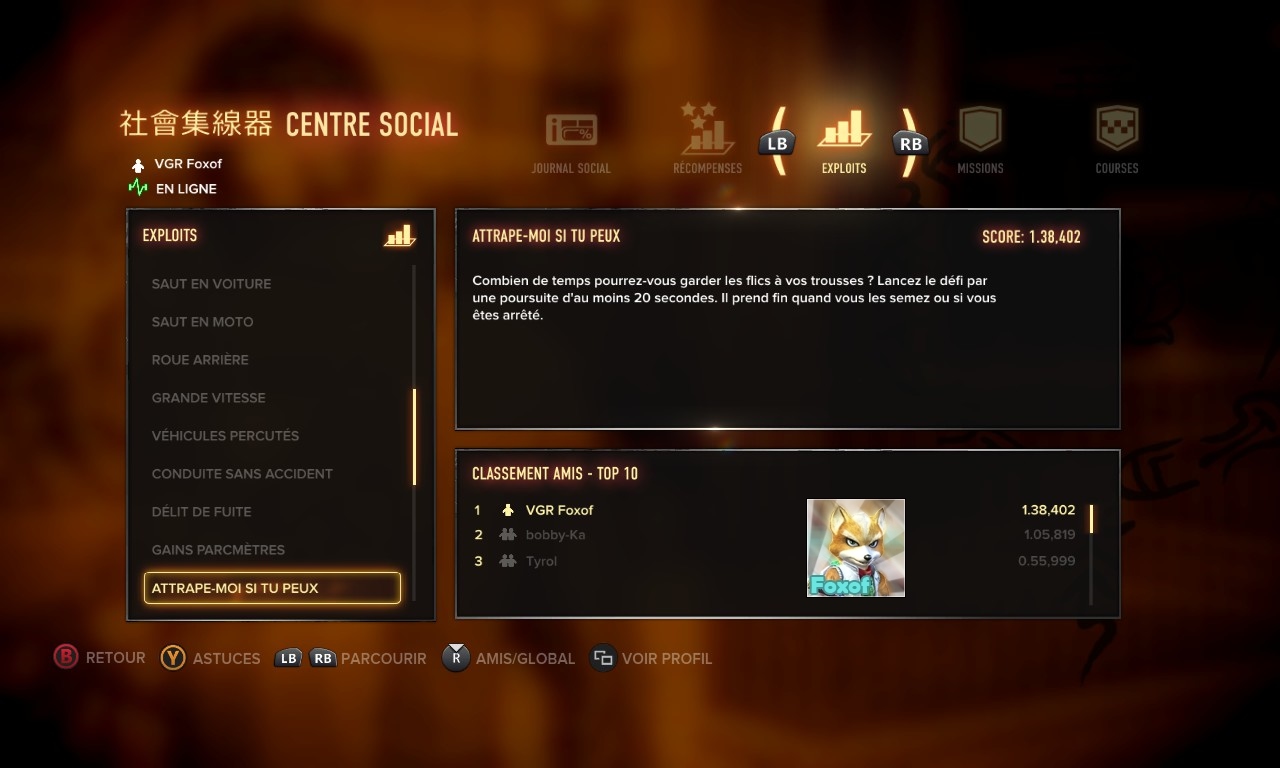Switch to the Récompenses tab

tap(708, 140)
